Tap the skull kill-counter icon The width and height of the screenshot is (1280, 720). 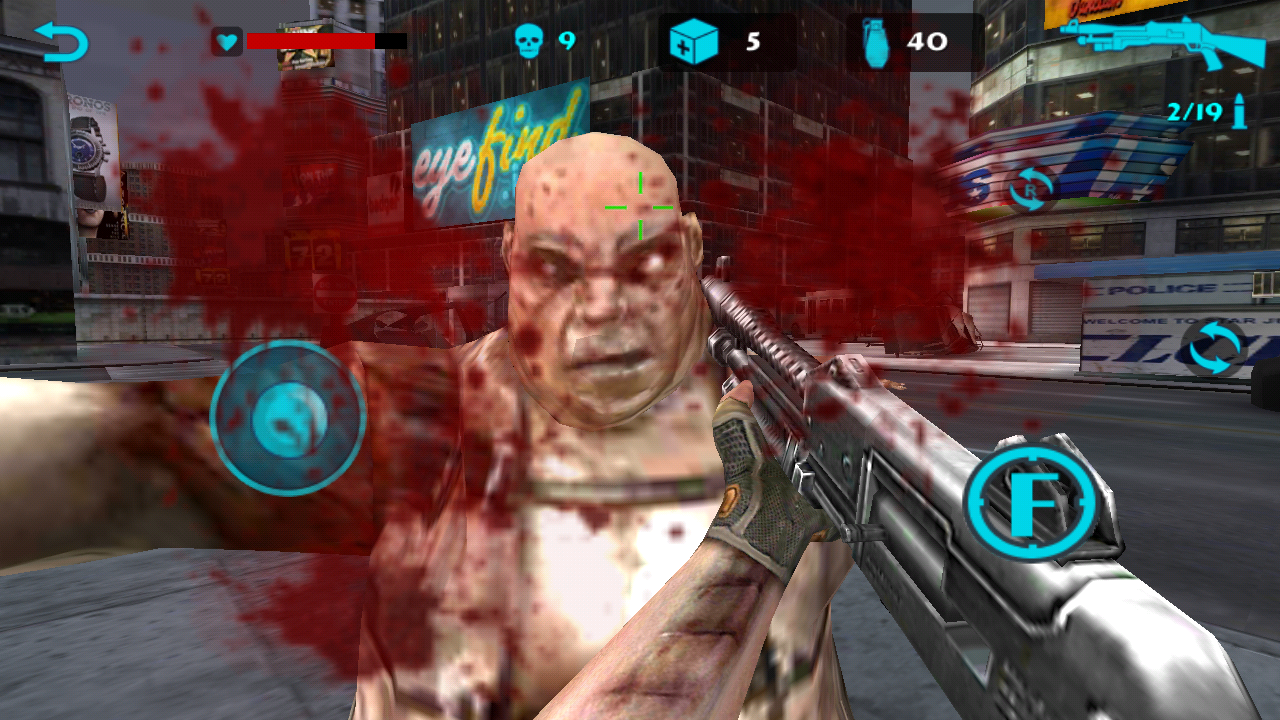point(530,42)
